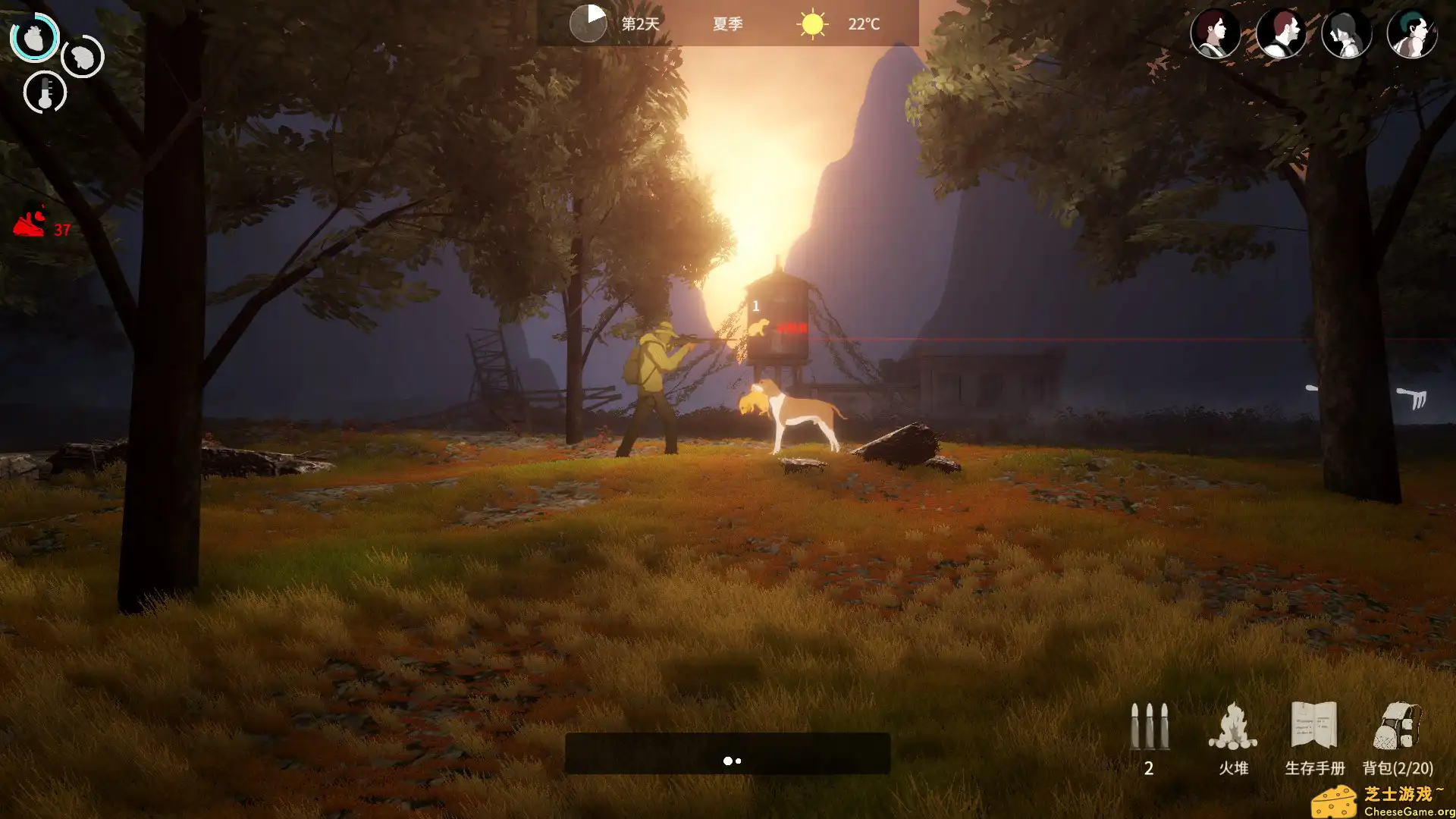
Task: Open the 背包 backpack inventory
Action: click(x=1398, y=728)
